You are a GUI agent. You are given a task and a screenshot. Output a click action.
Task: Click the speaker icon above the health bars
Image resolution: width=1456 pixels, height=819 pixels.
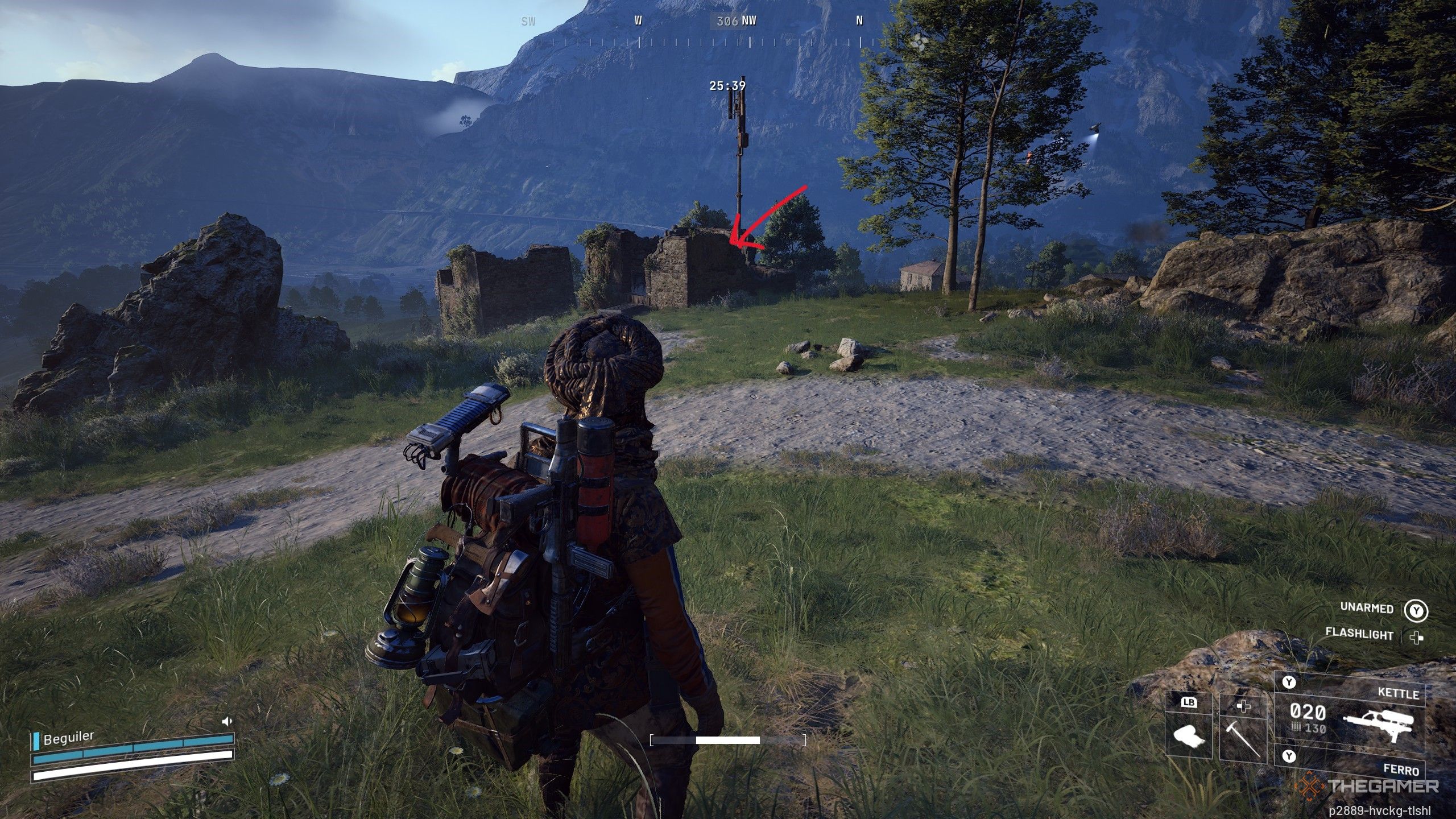[227, 721]
